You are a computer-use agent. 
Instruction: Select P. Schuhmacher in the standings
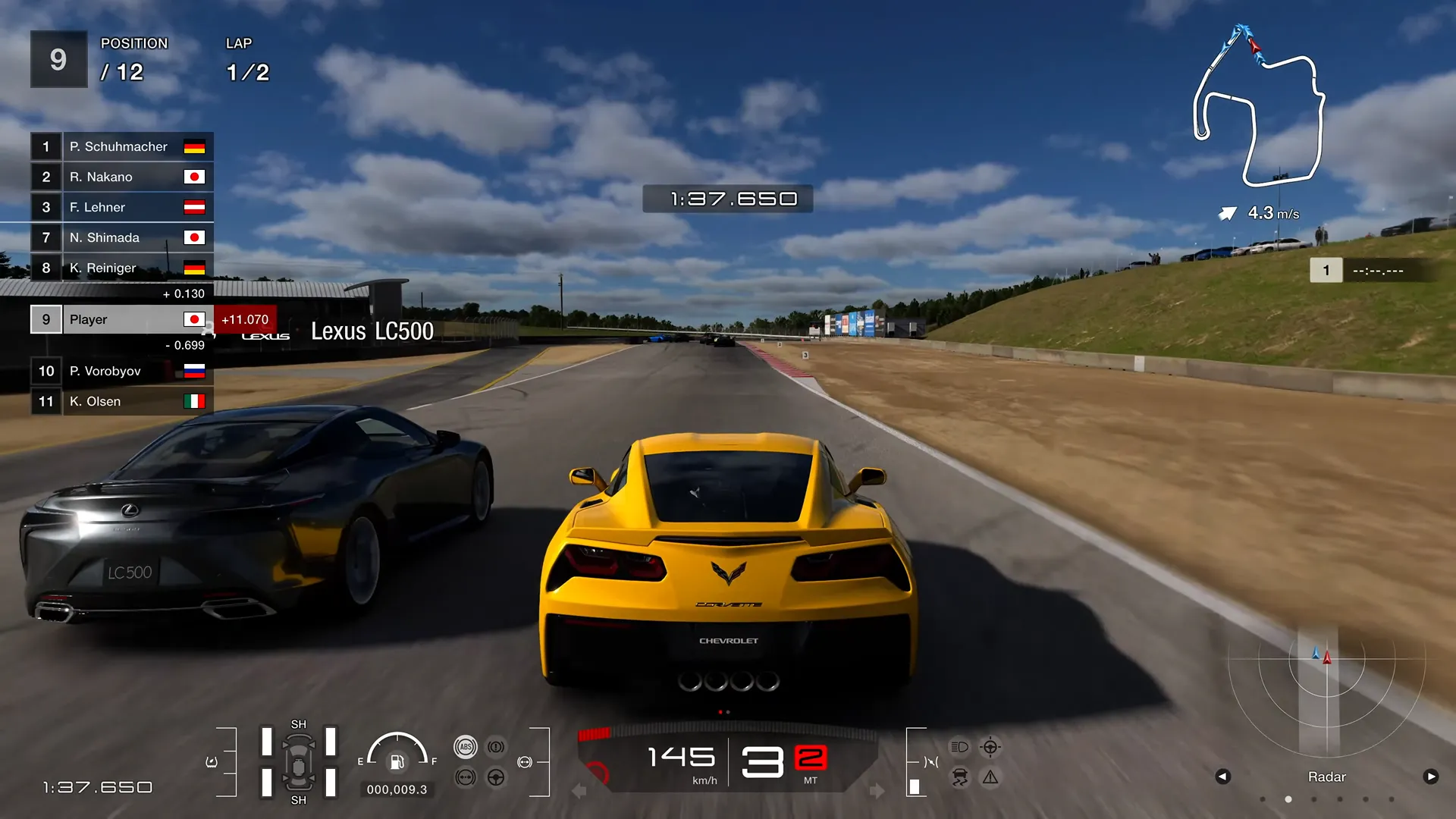point(121,146)
